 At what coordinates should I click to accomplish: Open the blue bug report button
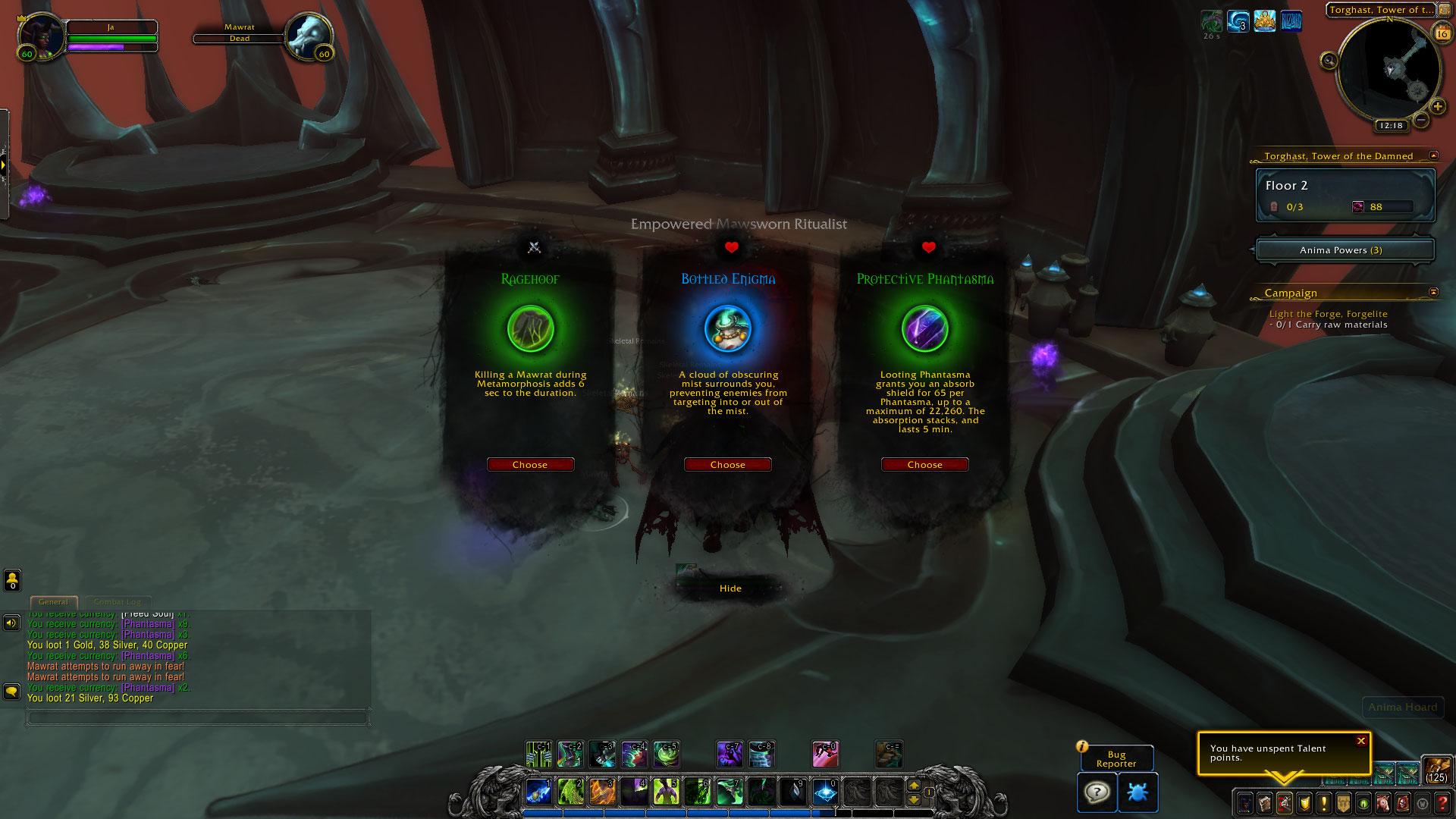pos(1137,792)
